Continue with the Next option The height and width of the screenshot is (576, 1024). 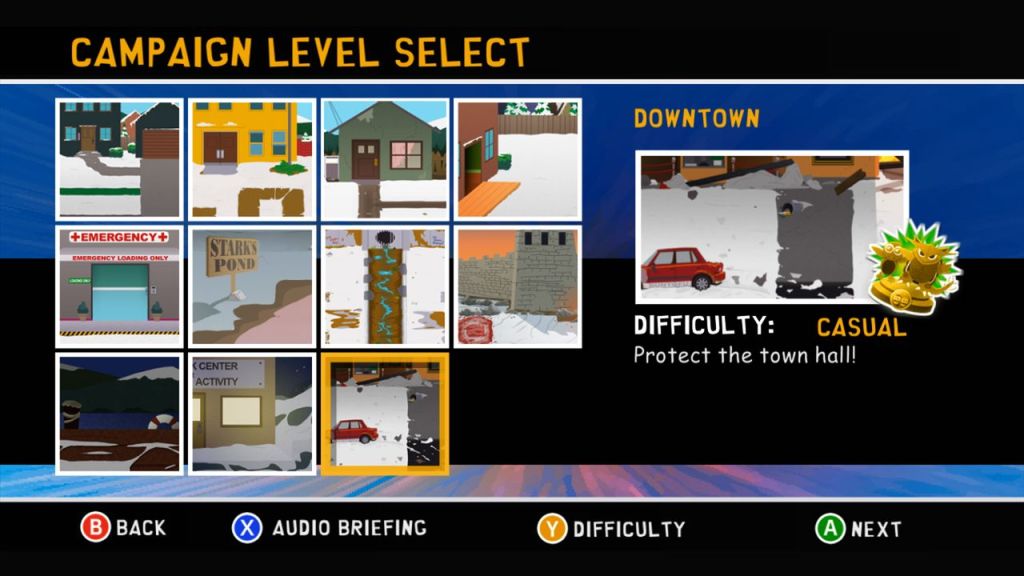pyautogui.click(x=858, y=529)
